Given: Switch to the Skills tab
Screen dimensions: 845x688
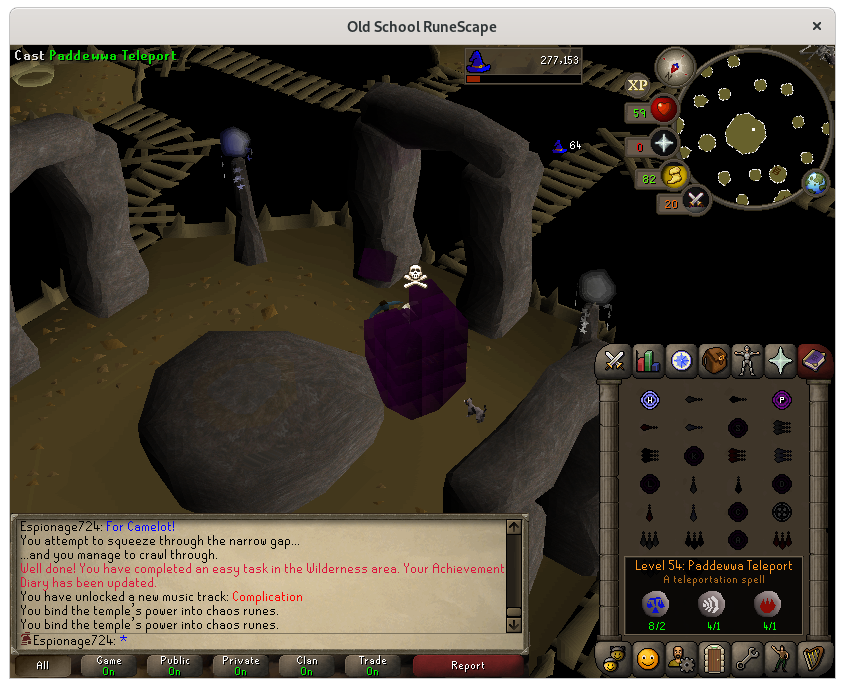Looking at the screenshot, I should 648,361.
